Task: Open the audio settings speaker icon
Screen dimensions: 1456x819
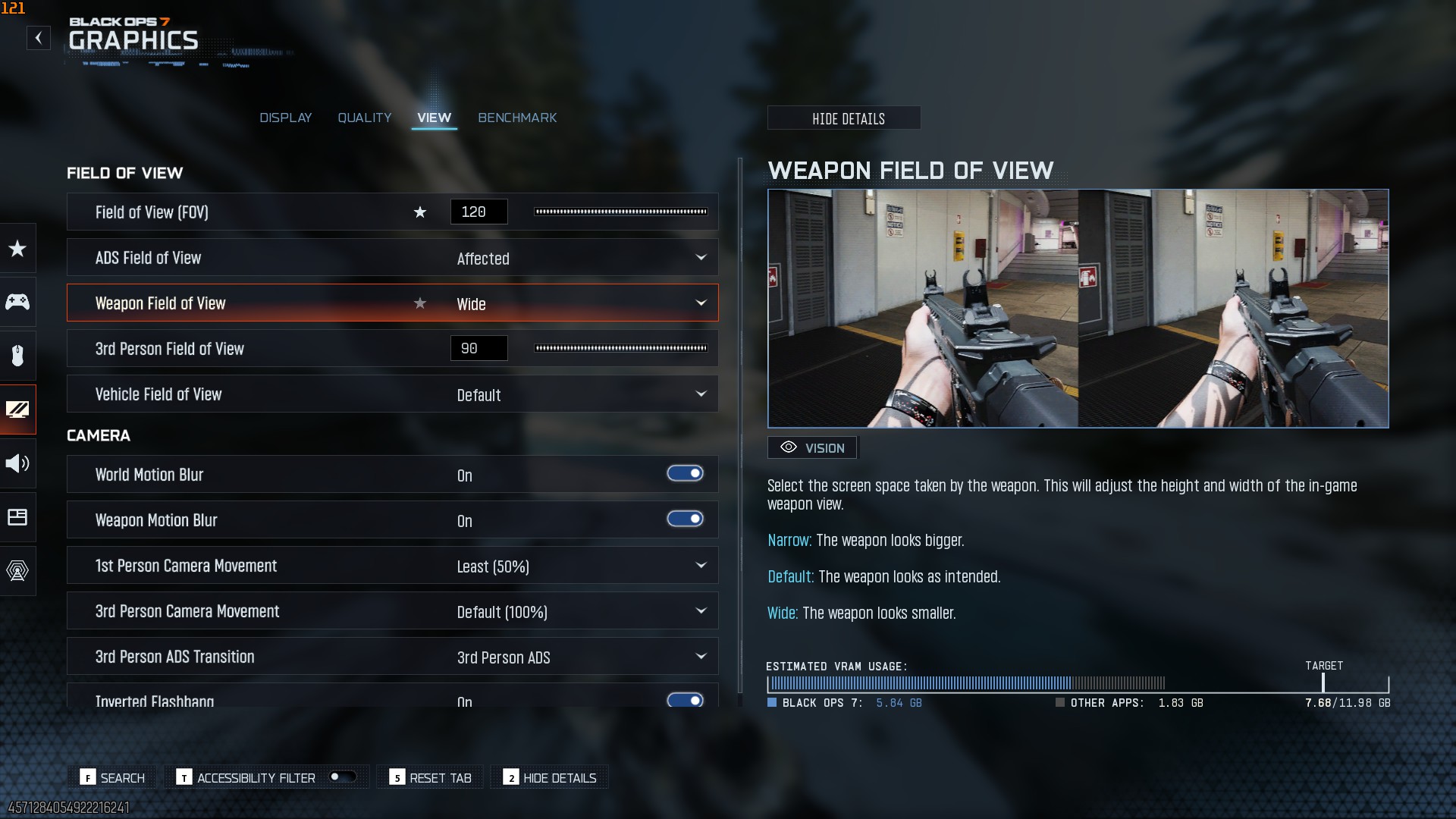Action: click(x=17, y=463)
